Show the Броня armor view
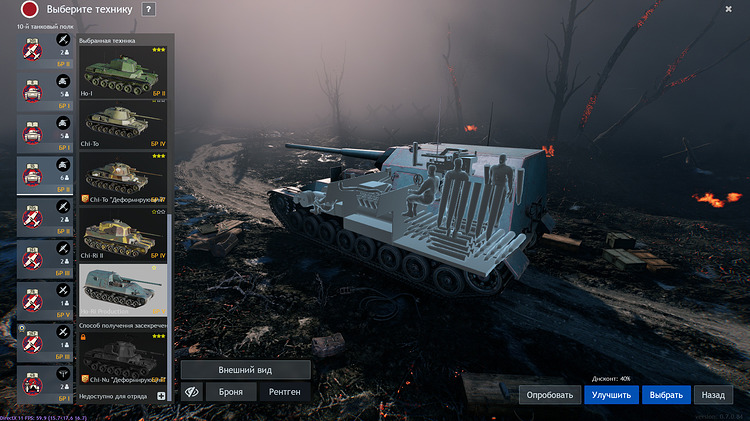This screenshot has height=421, width=750. [231, 392]
